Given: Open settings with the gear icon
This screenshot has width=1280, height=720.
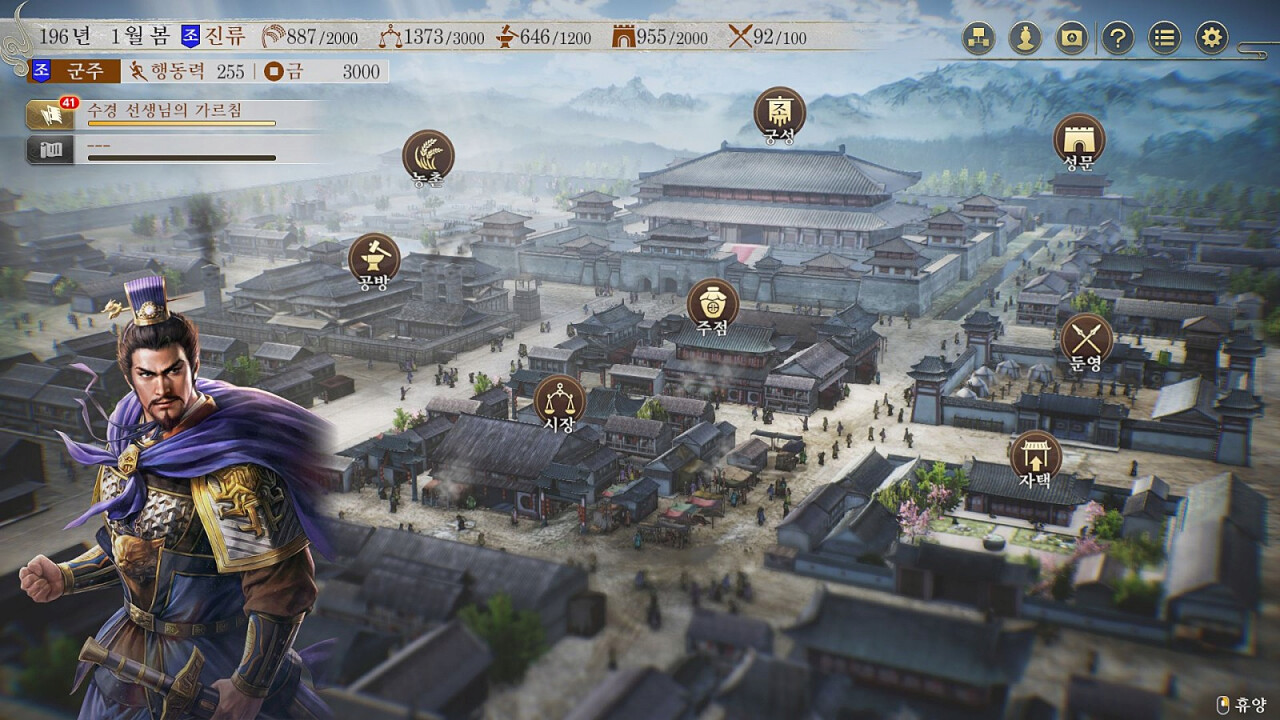Looking at the screenshot, I should click(1212, 39).
